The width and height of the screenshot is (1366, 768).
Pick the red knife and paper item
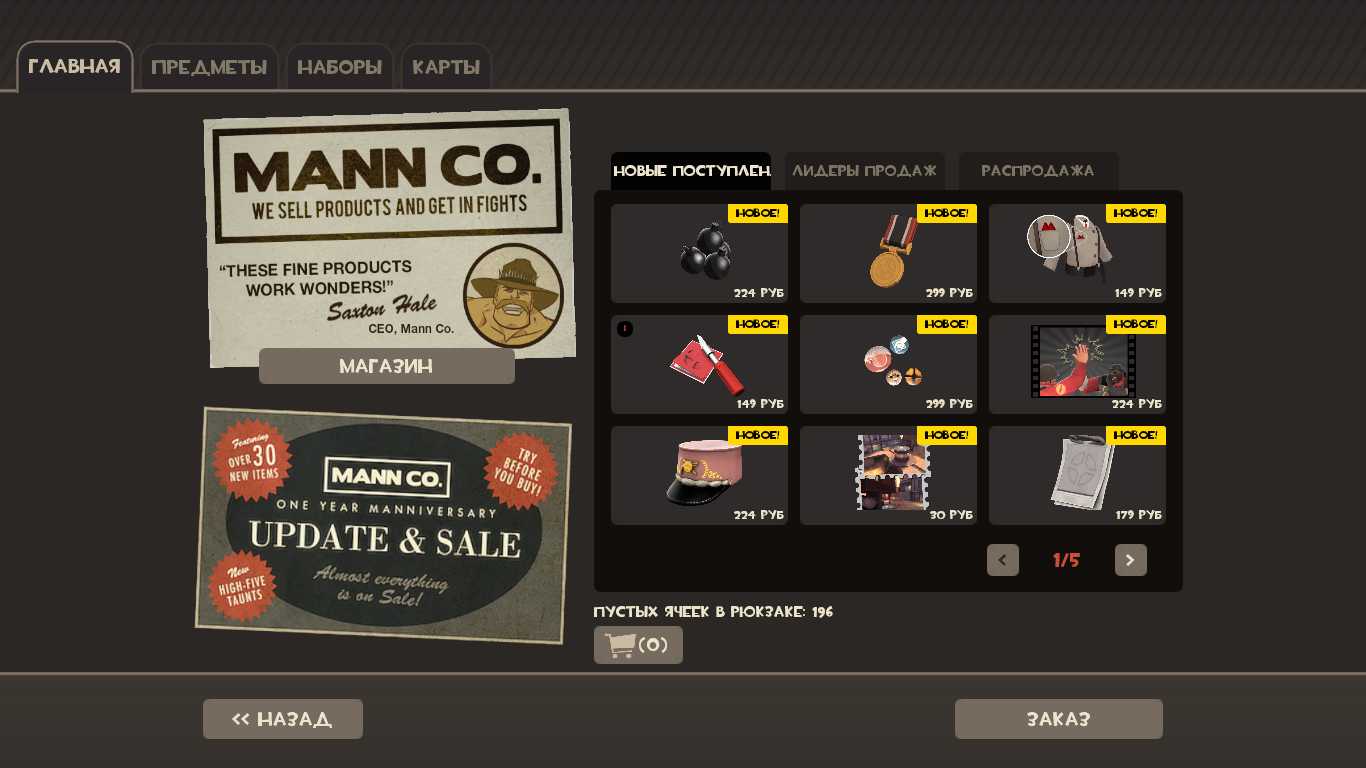tap(699, 364)
